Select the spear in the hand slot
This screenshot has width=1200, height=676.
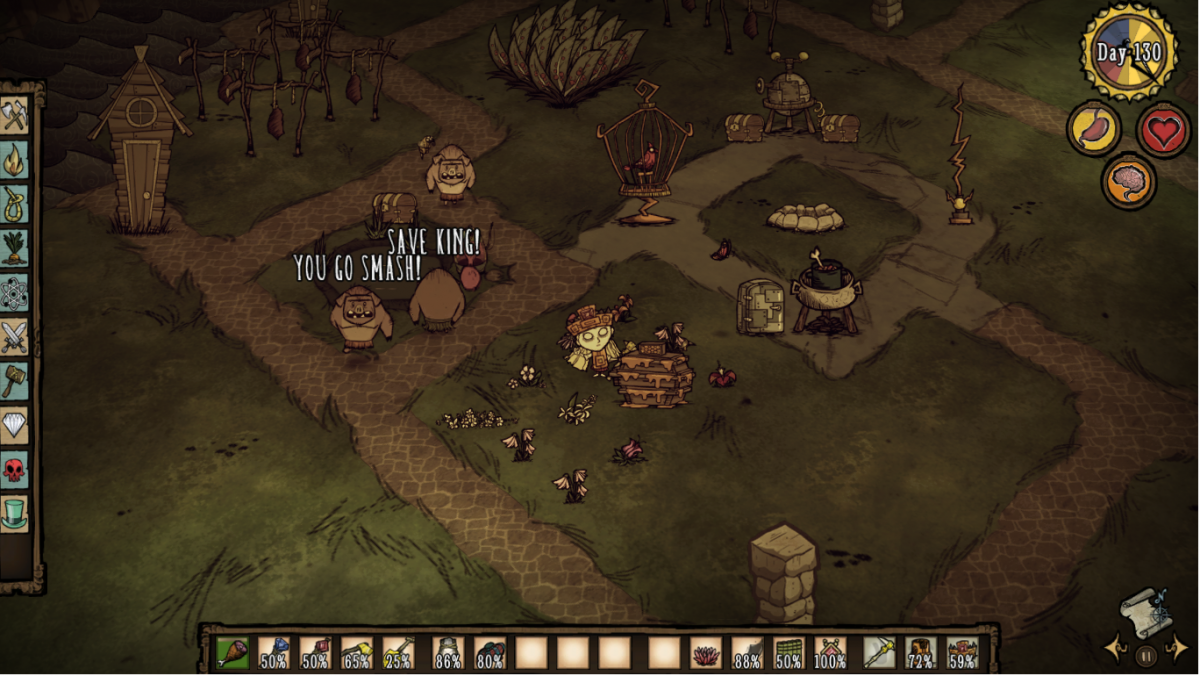pyautogui.click(x=880, y=653)
